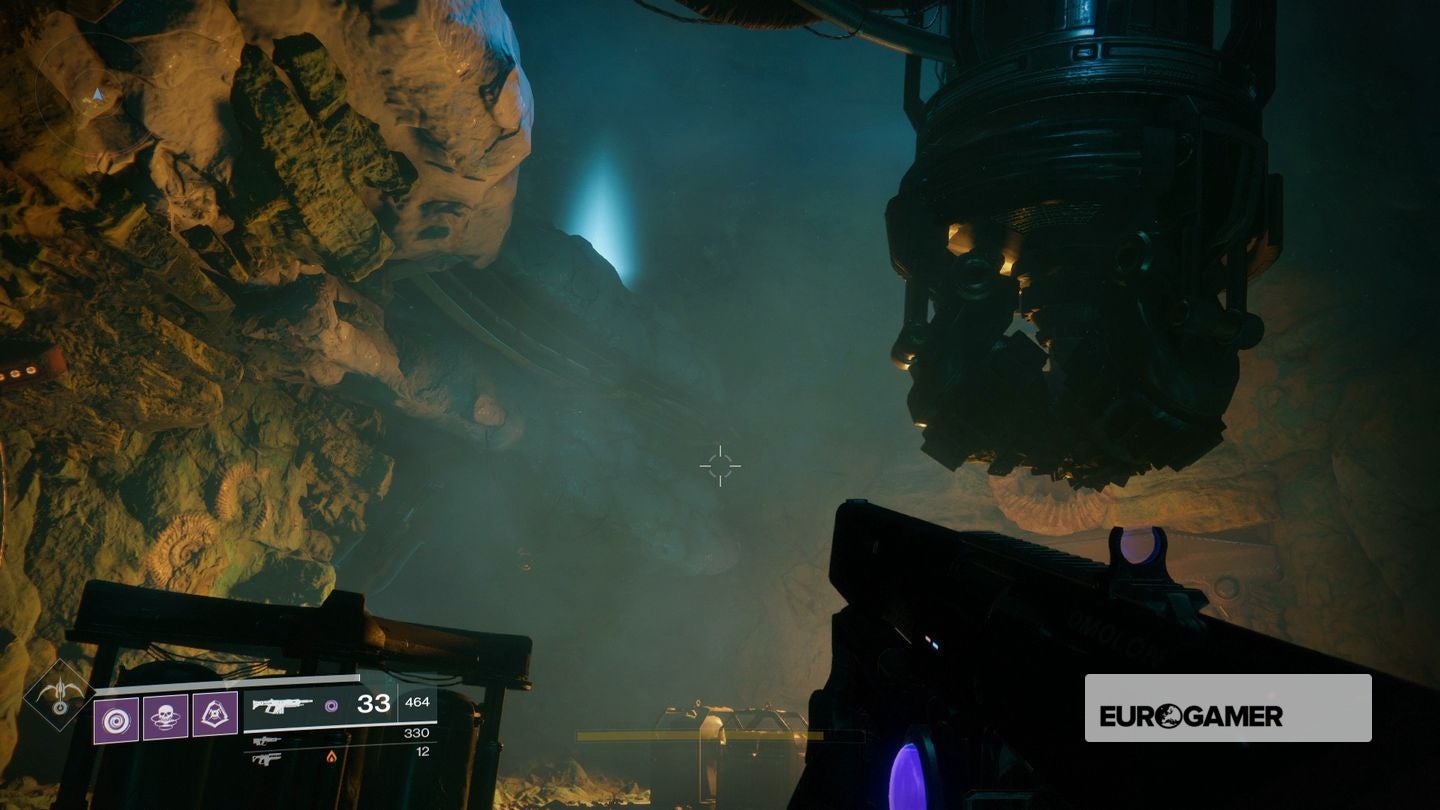
Task: Activate the hooded class ability icon
Action: [x=215, y=715]
